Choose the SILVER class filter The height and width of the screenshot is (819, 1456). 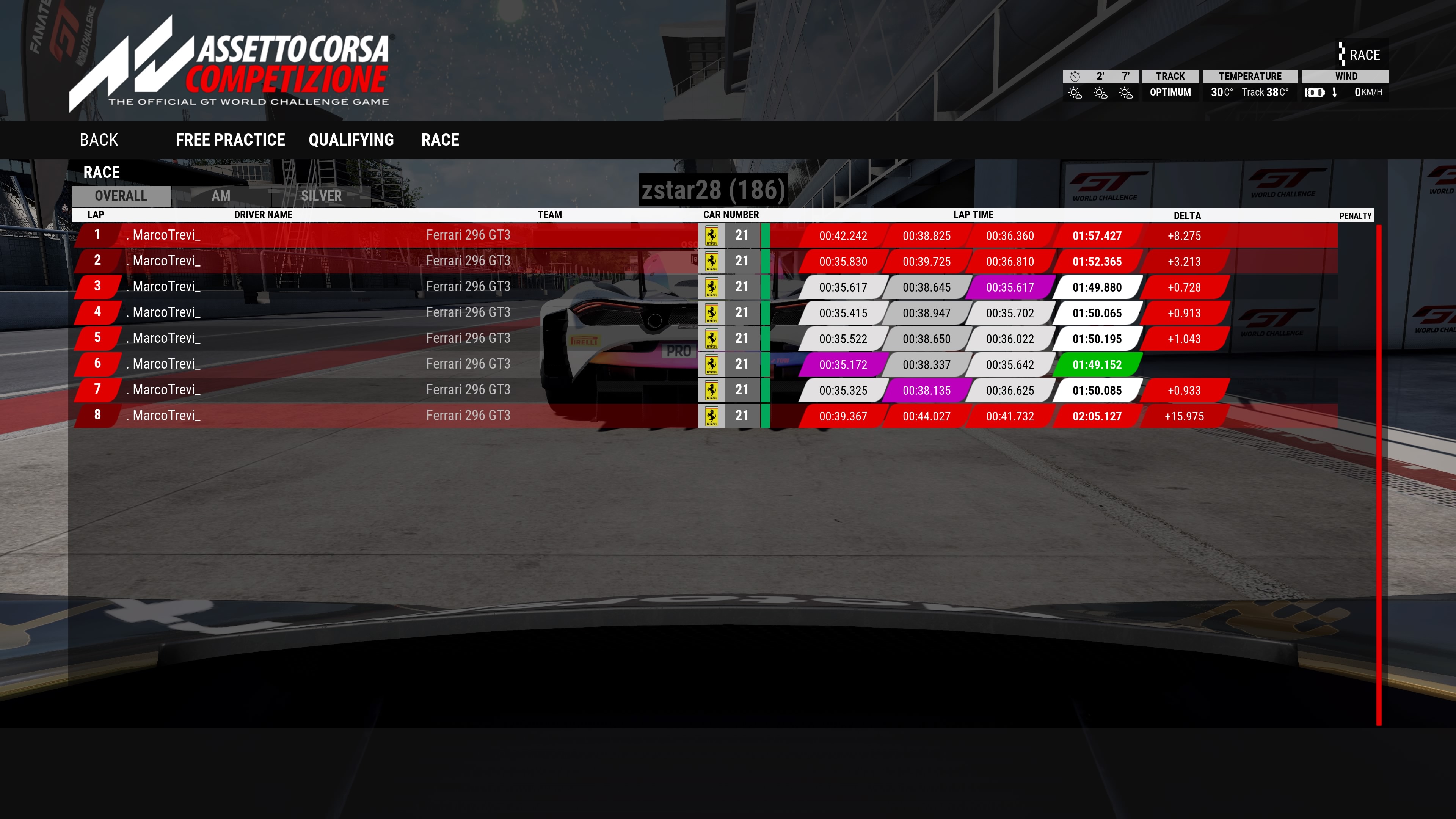[321, 196]
